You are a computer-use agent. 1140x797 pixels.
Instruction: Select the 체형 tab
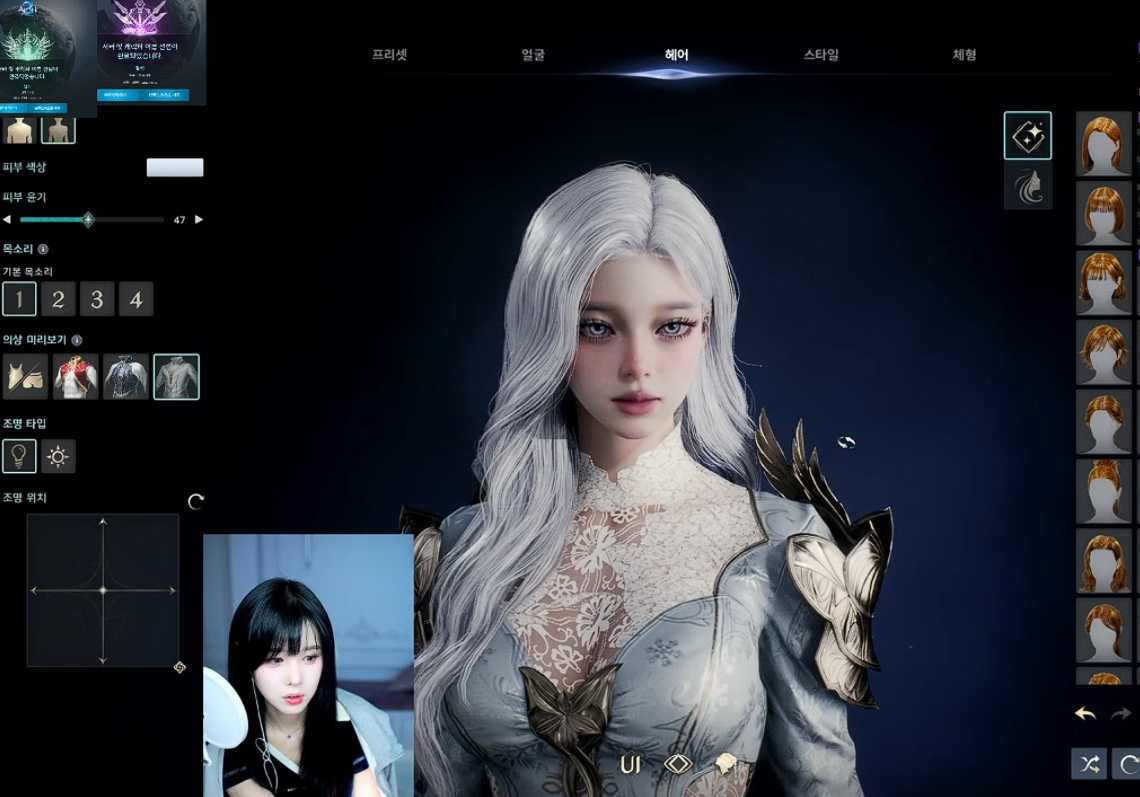pyautogui.click(x=964, y=55)
